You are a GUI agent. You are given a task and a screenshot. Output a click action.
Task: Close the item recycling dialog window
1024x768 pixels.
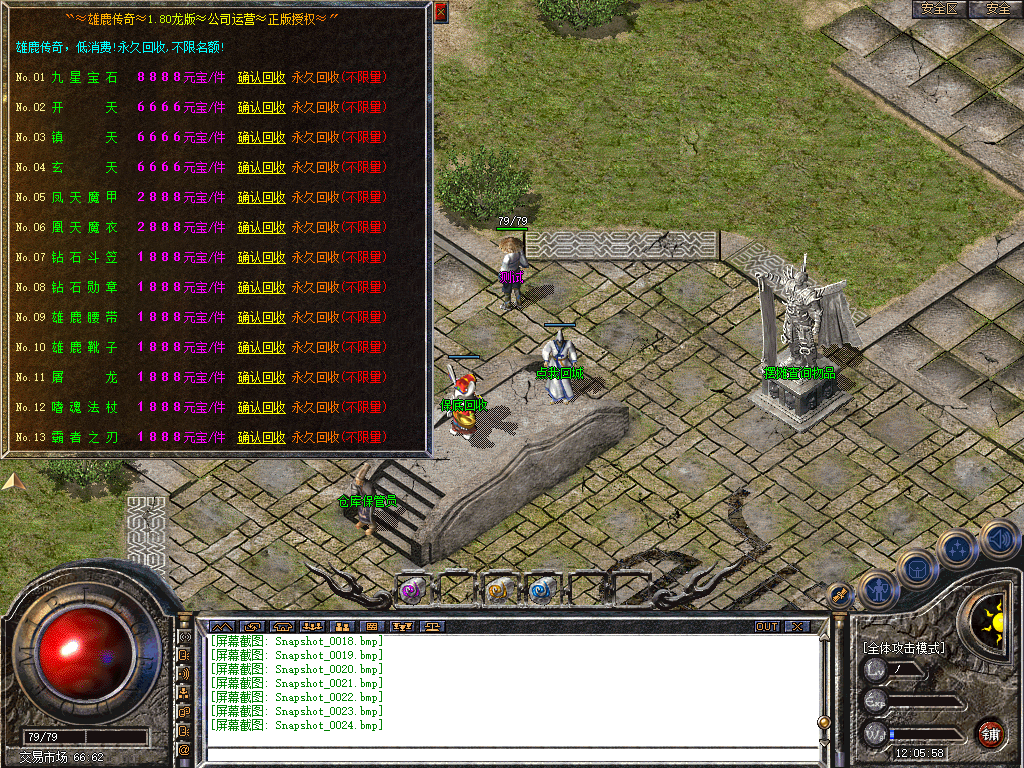tap(441, 13)
